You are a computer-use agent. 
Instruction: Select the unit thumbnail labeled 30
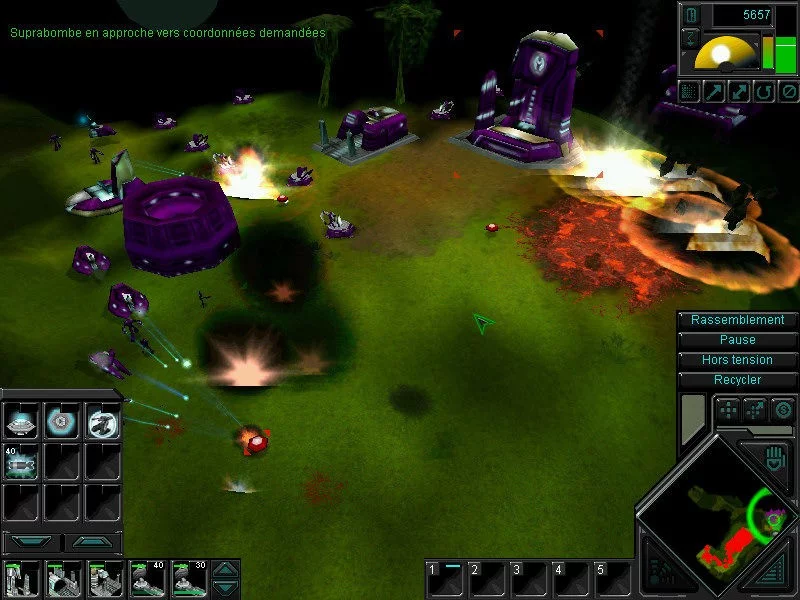tap(189, 580)
